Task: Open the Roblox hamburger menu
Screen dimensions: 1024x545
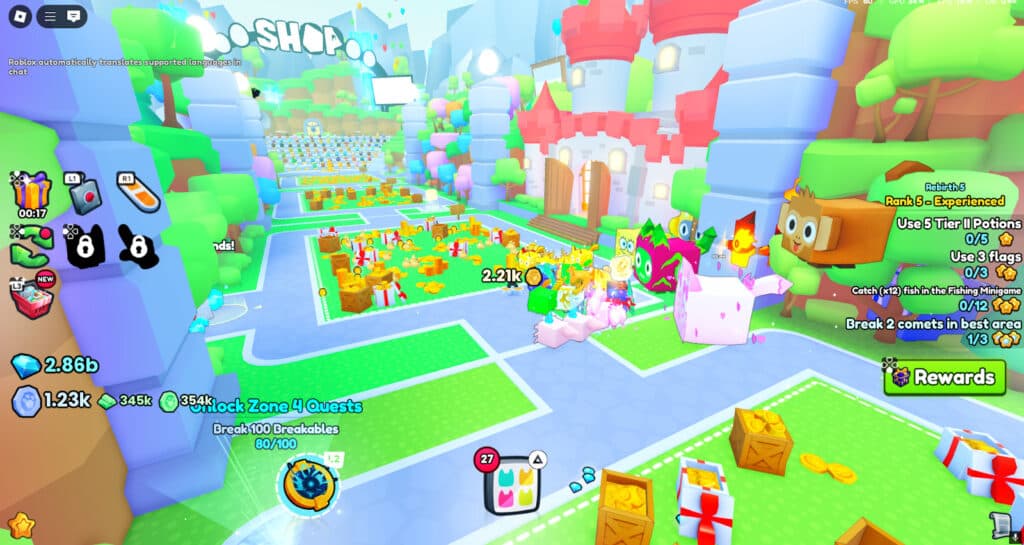Action: point(51,17)
